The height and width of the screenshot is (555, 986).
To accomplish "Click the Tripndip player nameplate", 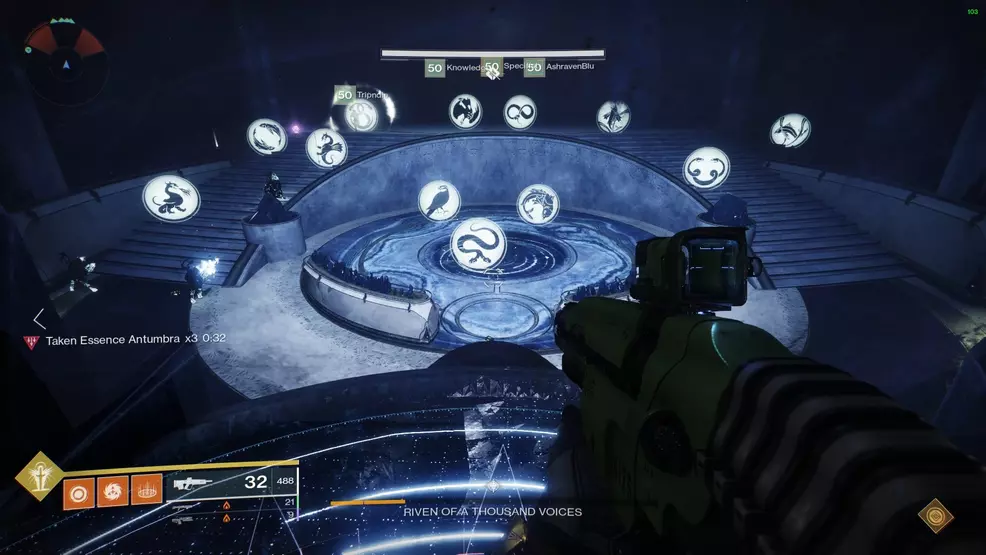I will click(358, 96).
